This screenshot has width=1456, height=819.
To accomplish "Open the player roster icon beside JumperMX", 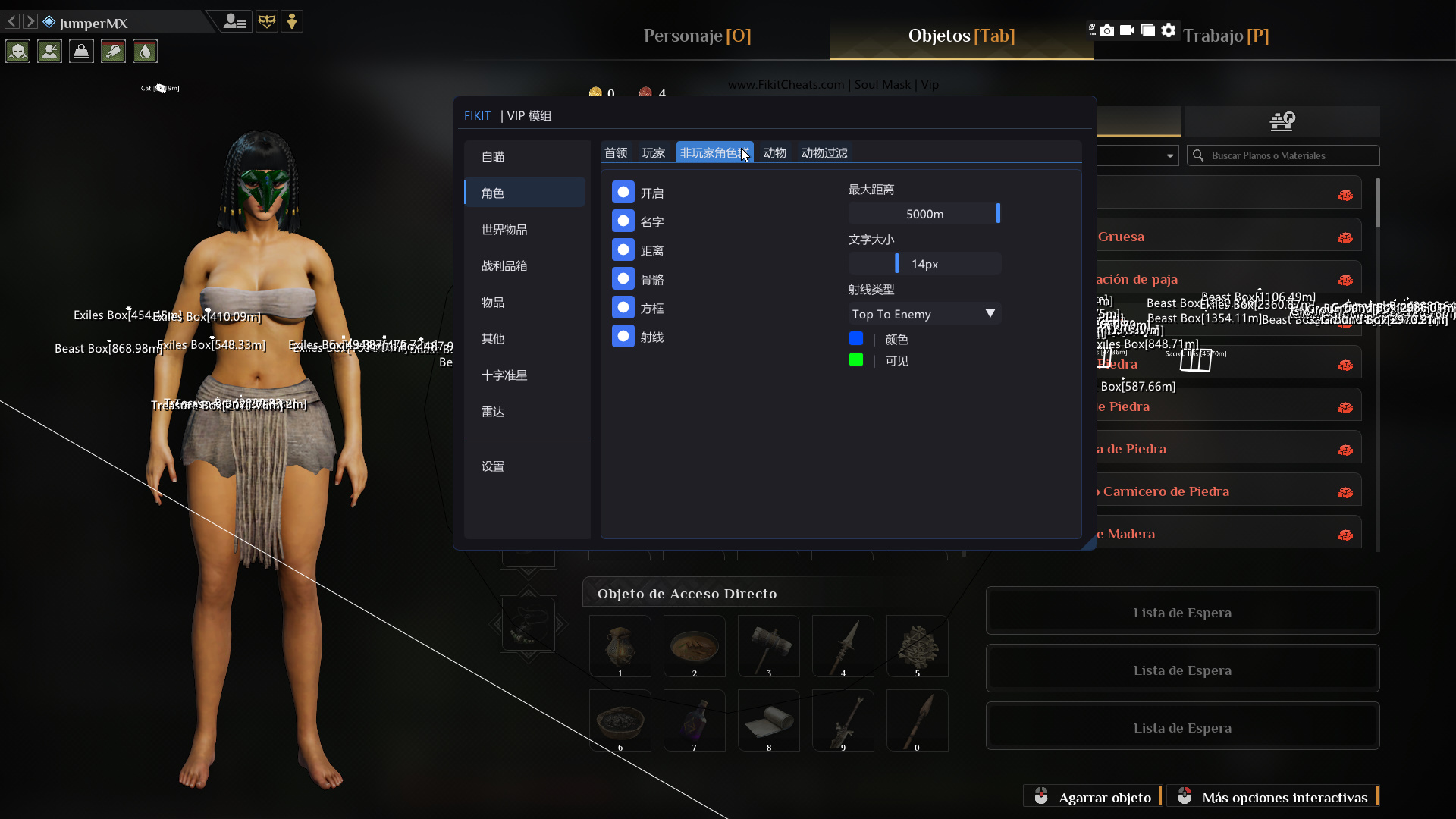I will point(235,21).
